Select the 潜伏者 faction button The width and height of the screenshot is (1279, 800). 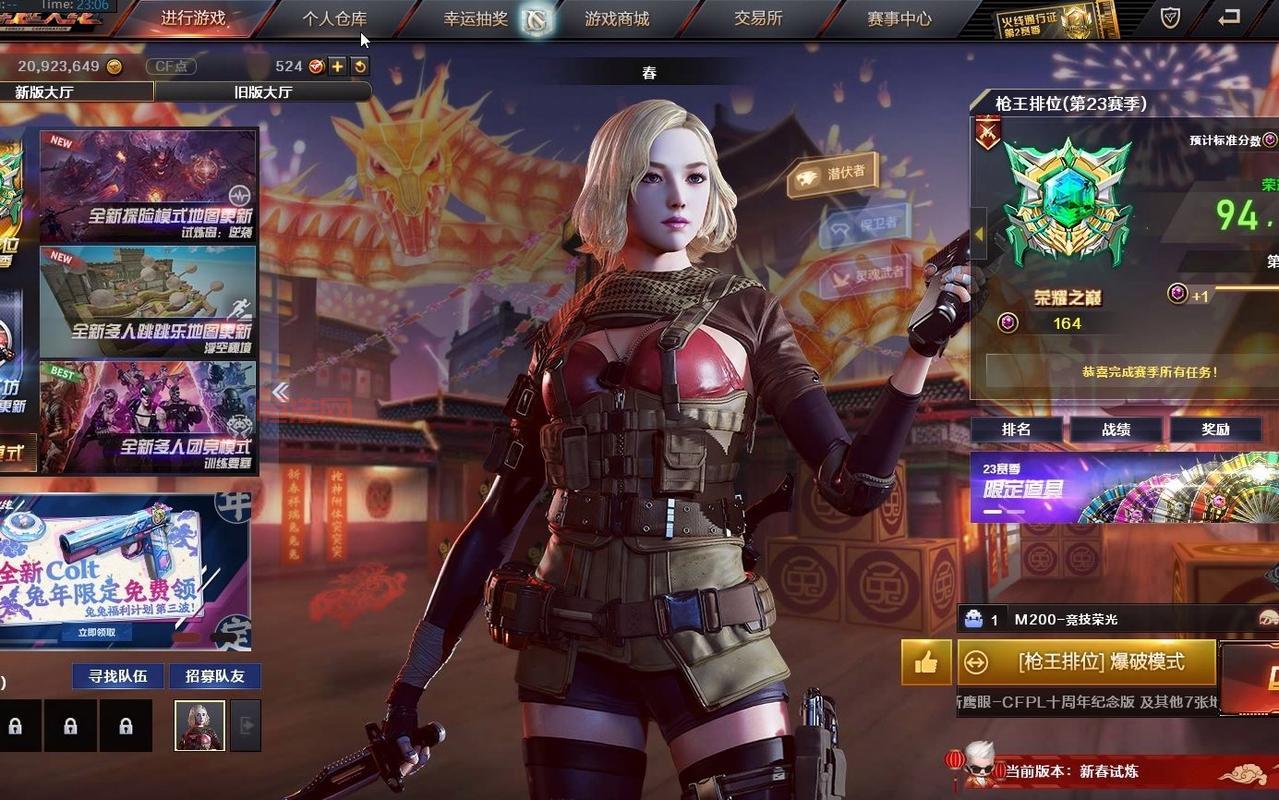tap(832, 175)
